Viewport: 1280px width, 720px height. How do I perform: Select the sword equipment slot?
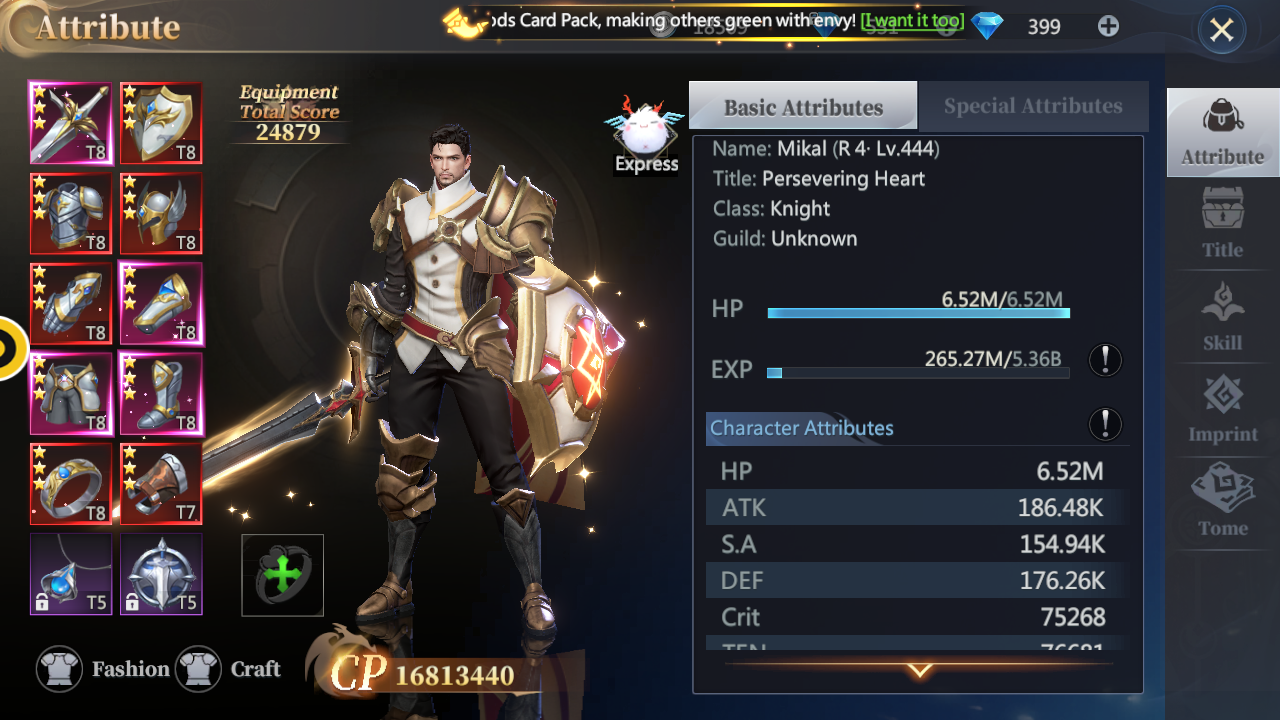pyautogui.click(x=71, y=123)
